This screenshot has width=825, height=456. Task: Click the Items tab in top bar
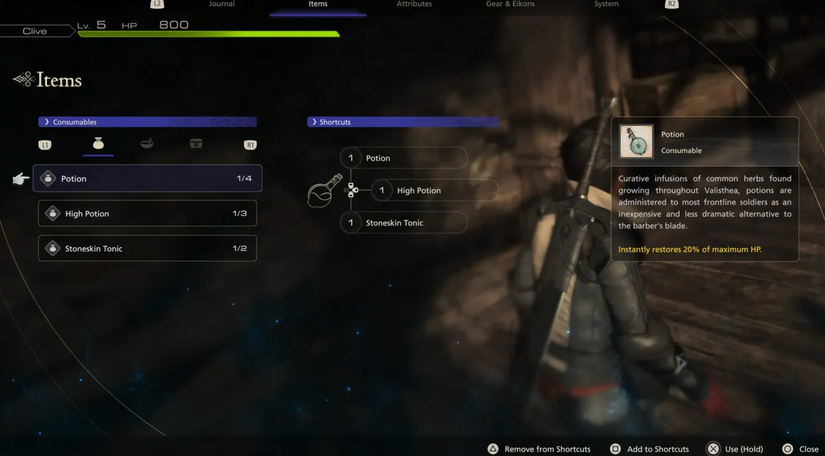point(318,5)
